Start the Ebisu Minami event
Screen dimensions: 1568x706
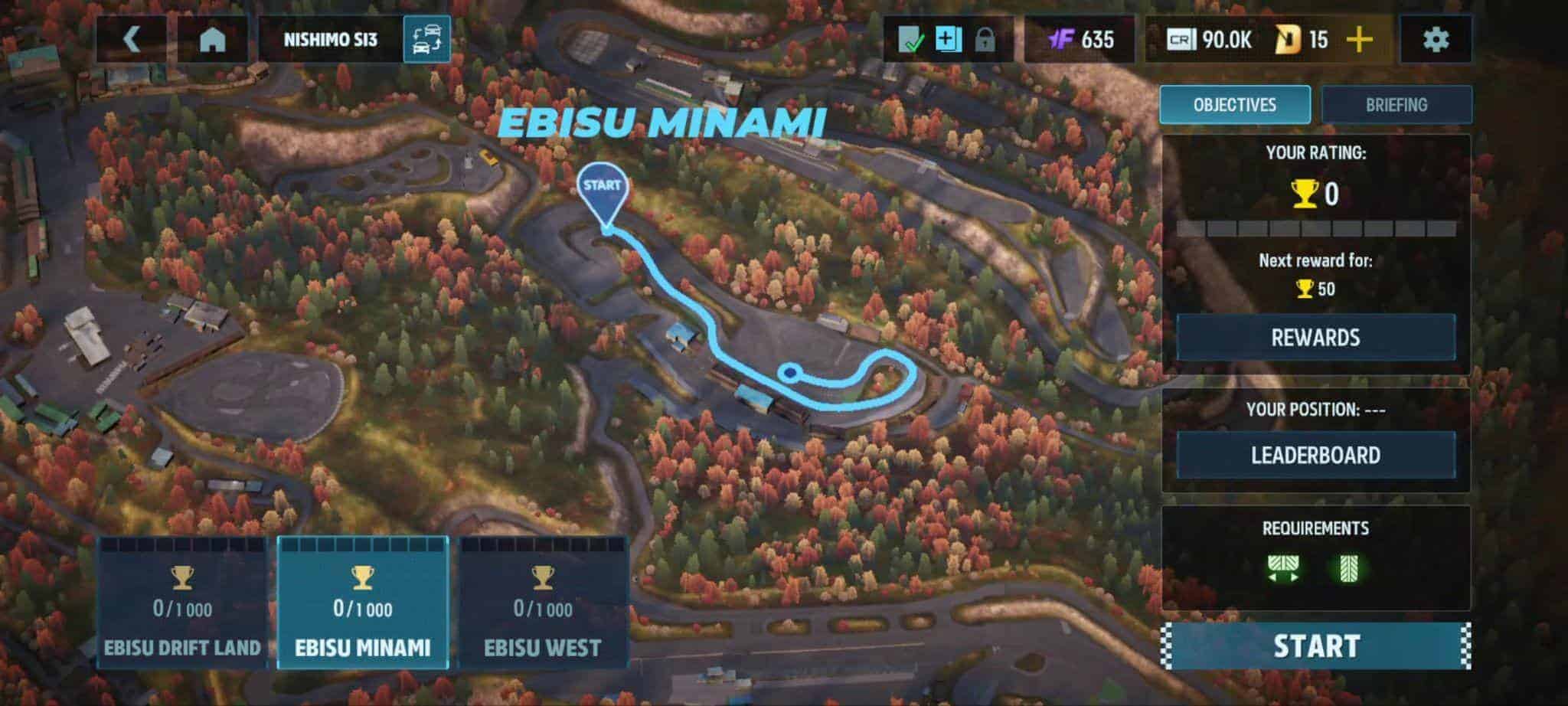(x=1315, y=646)
